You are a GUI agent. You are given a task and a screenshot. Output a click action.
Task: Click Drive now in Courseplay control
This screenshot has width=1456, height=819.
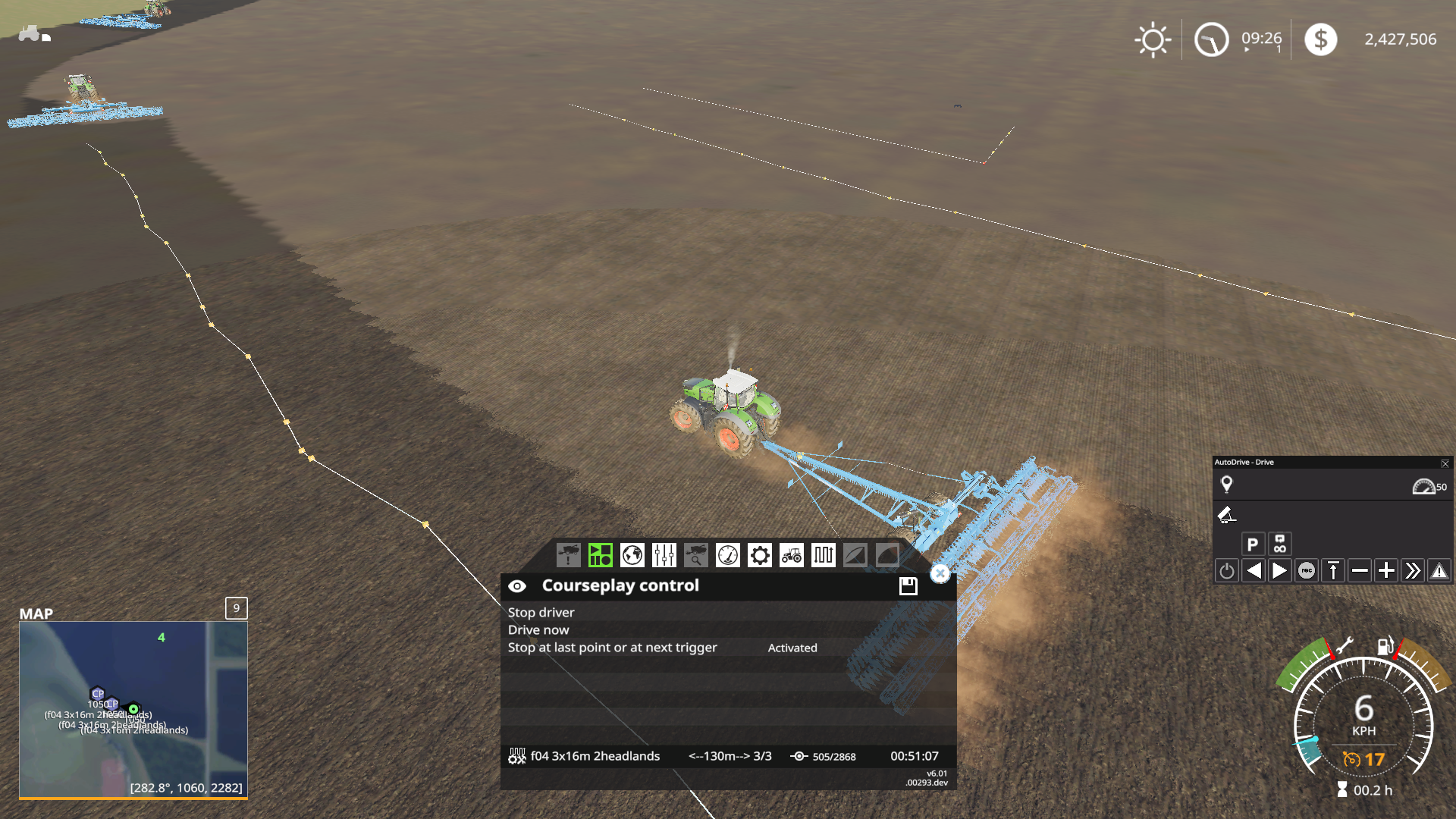[538, 629]
